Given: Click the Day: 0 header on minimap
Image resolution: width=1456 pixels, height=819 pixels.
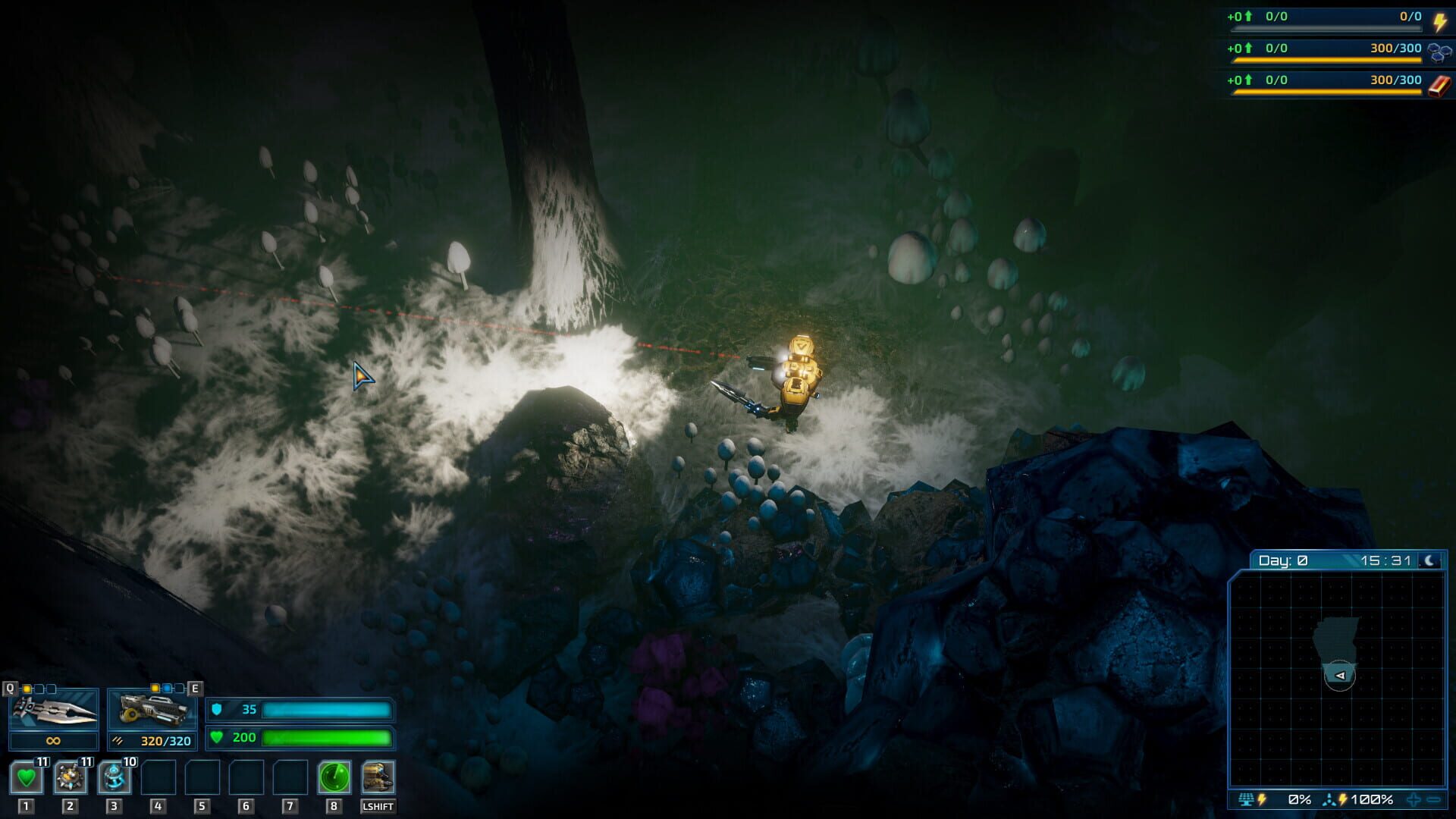Looking at the screenshot, I should [1284, 560].
